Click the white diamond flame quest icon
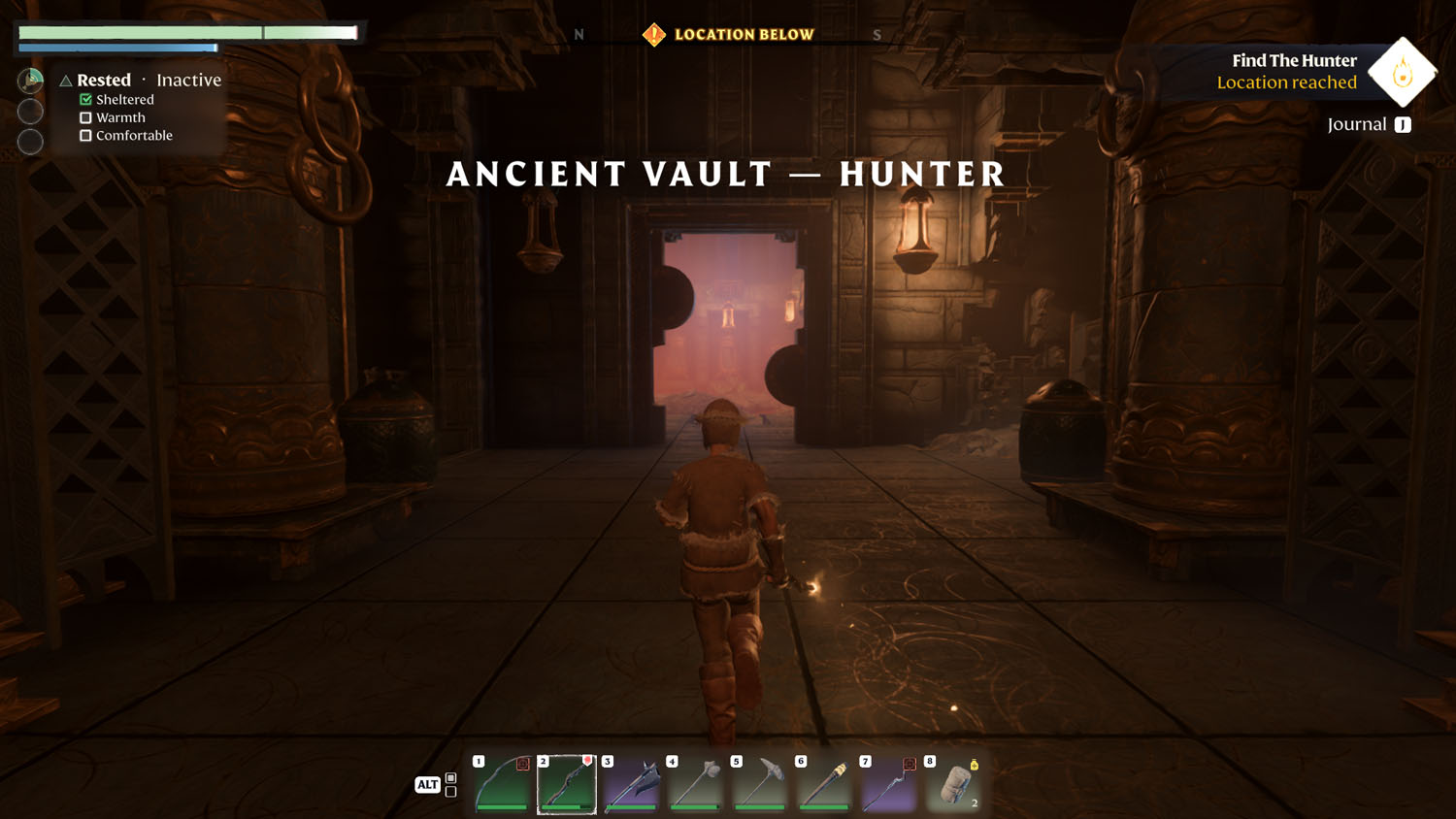Screen dimensions: 1456x819 [x=1402, y=72]
